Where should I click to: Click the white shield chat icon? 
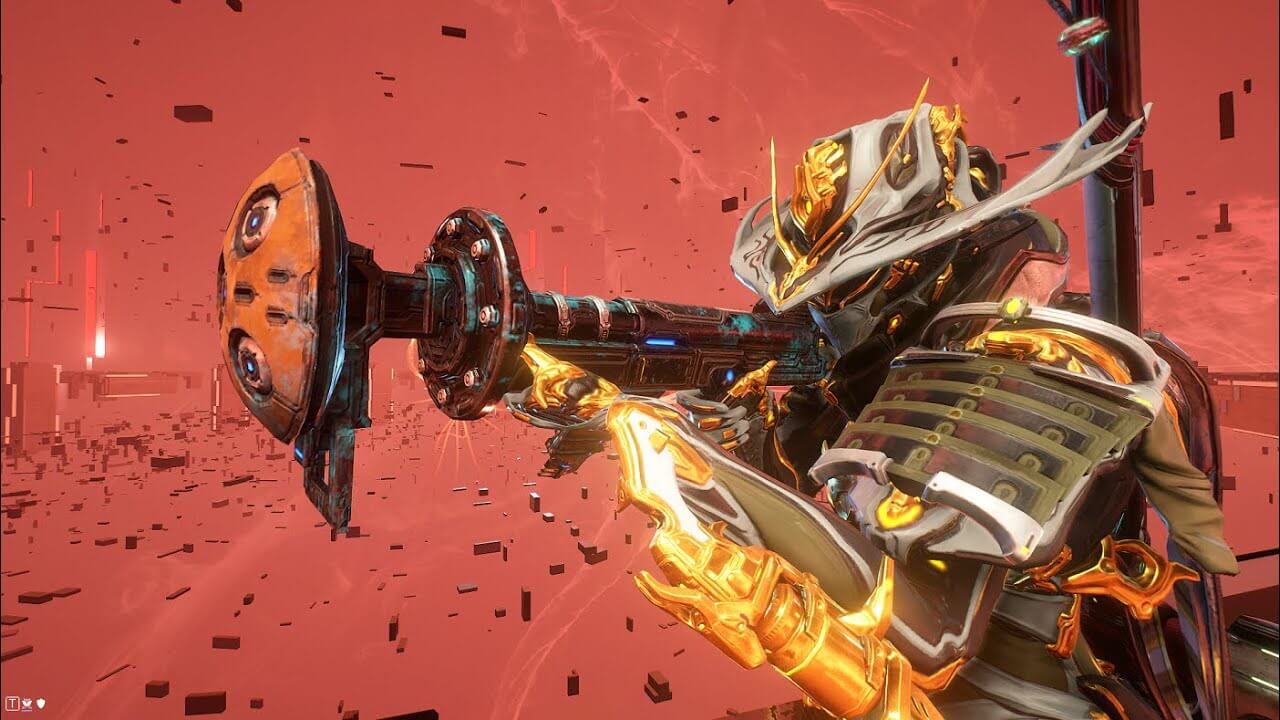[40, 703]
